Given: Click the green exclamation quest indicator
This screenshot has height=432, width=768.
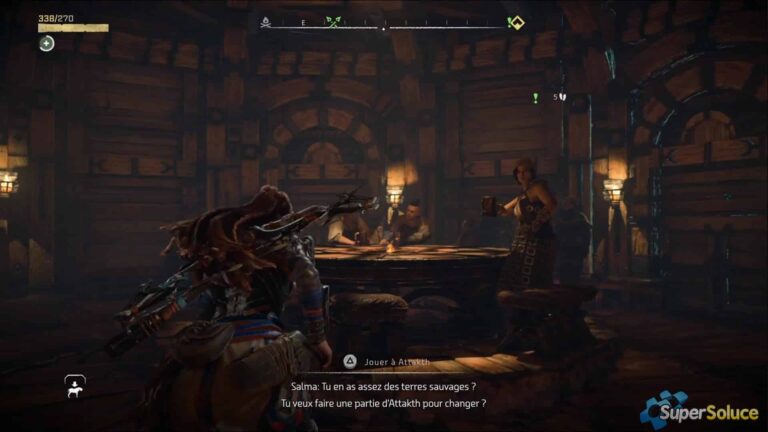Looking at the screenshot, I should (x=536, y=98).
